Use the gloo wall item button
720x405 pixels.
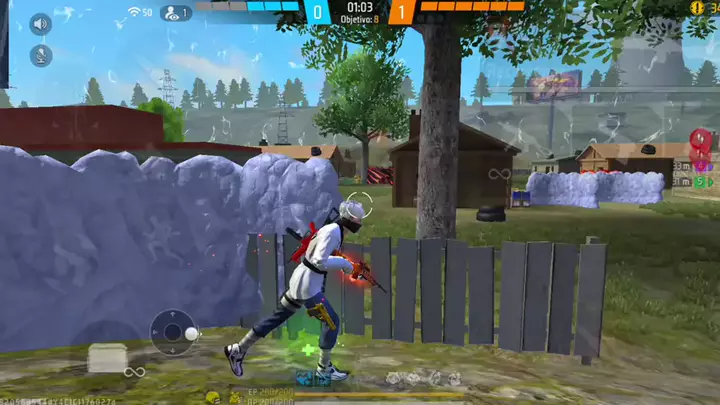pyautogui.click(x=107, y=357)
